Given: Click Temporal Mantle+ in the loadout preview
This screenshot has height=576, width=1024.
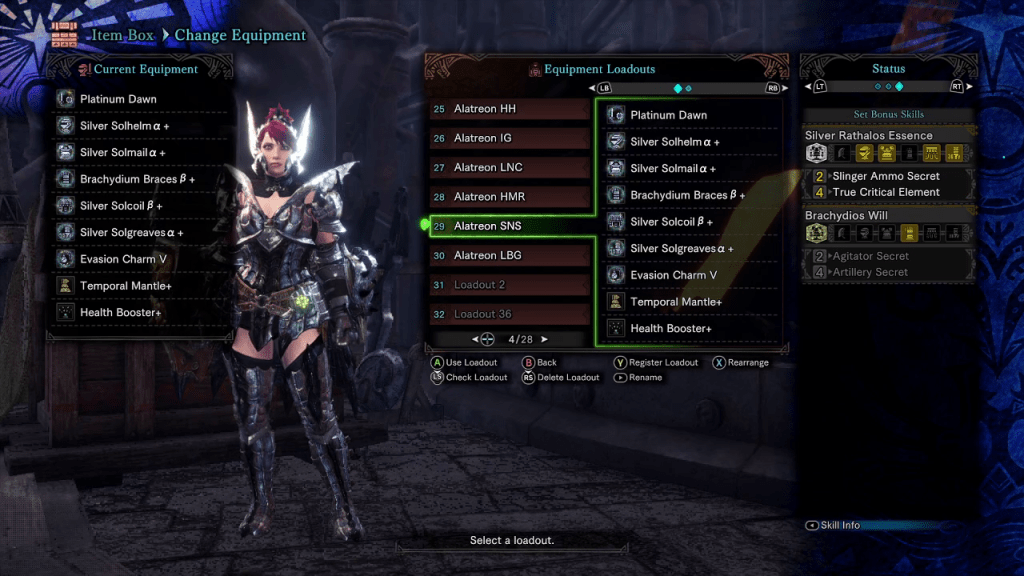Looking at the screenshot, I should click(690, 302).
